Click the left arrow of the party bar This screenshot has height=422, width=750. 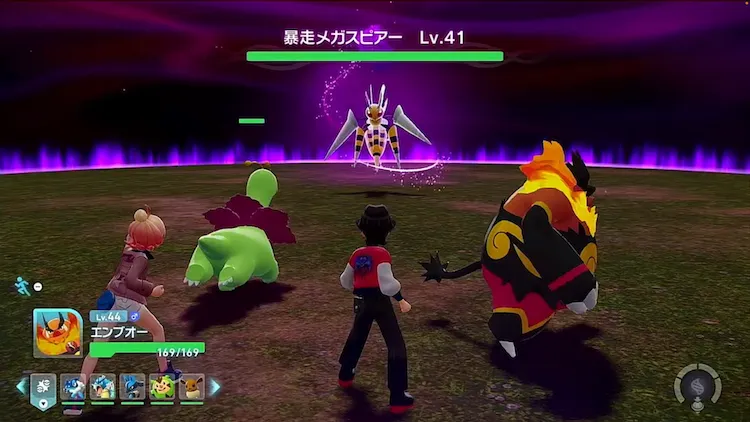20,387
